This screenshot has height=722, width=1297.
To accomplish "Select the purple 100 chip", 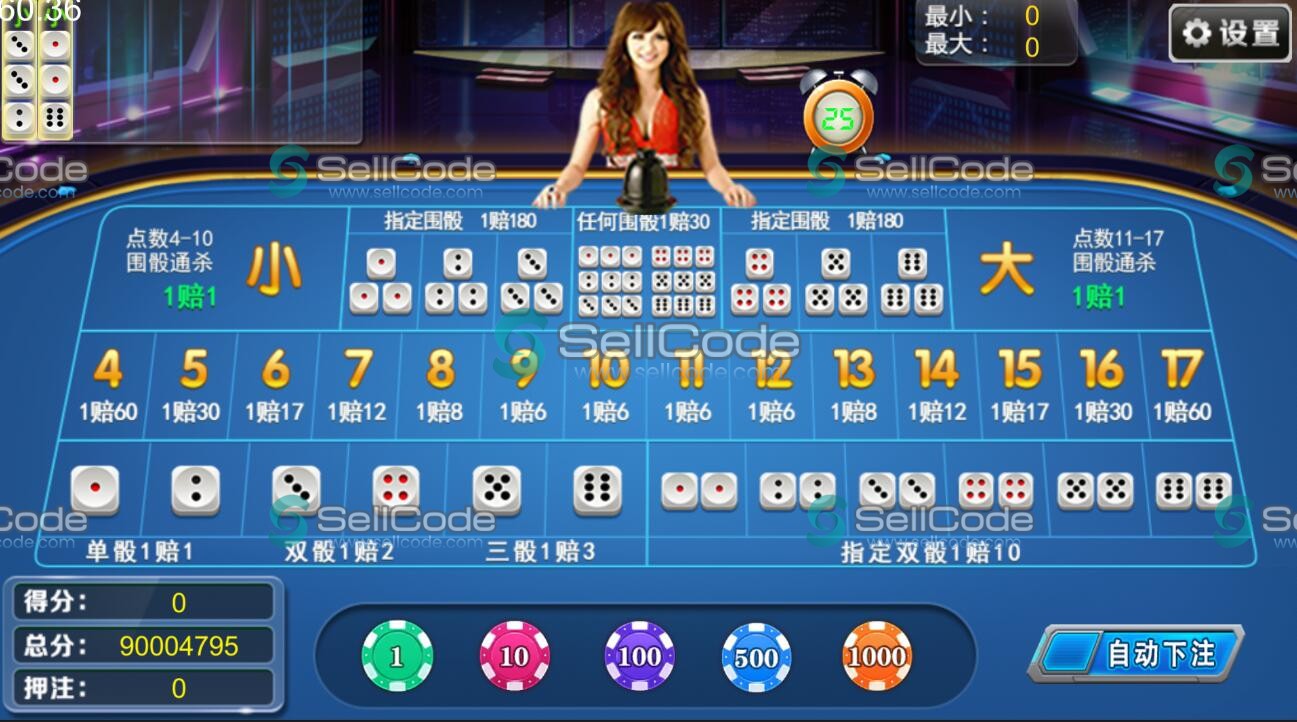I will (x=637, y=655).
